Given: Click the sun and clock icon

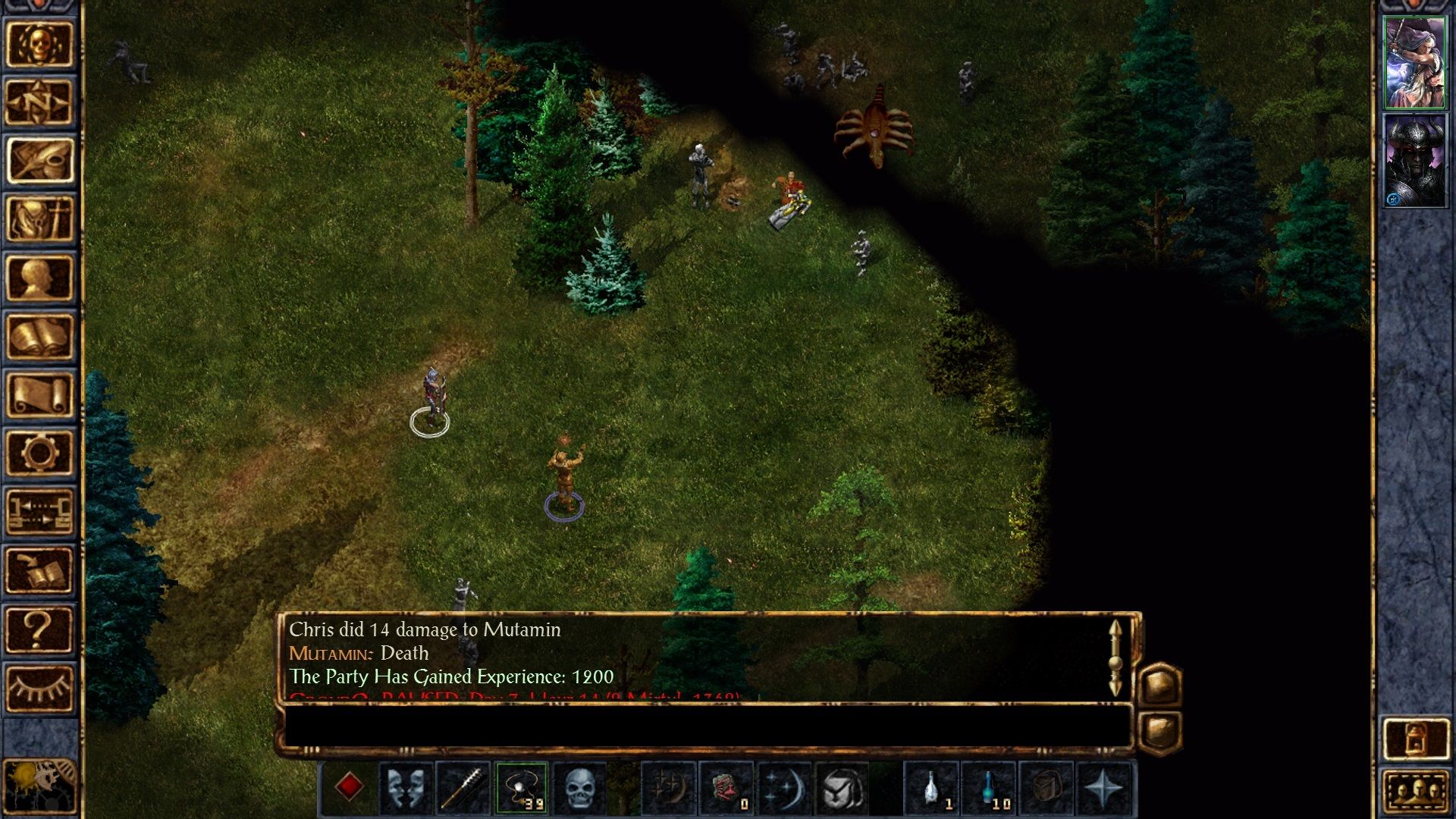Looking at the screenshot, I should tap(39, 786).
